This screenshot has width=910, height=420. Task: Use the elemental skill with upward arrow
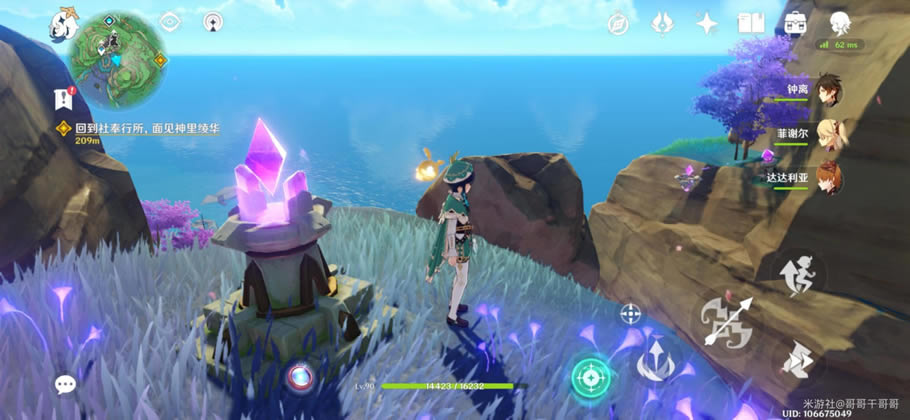coord(654,358)
